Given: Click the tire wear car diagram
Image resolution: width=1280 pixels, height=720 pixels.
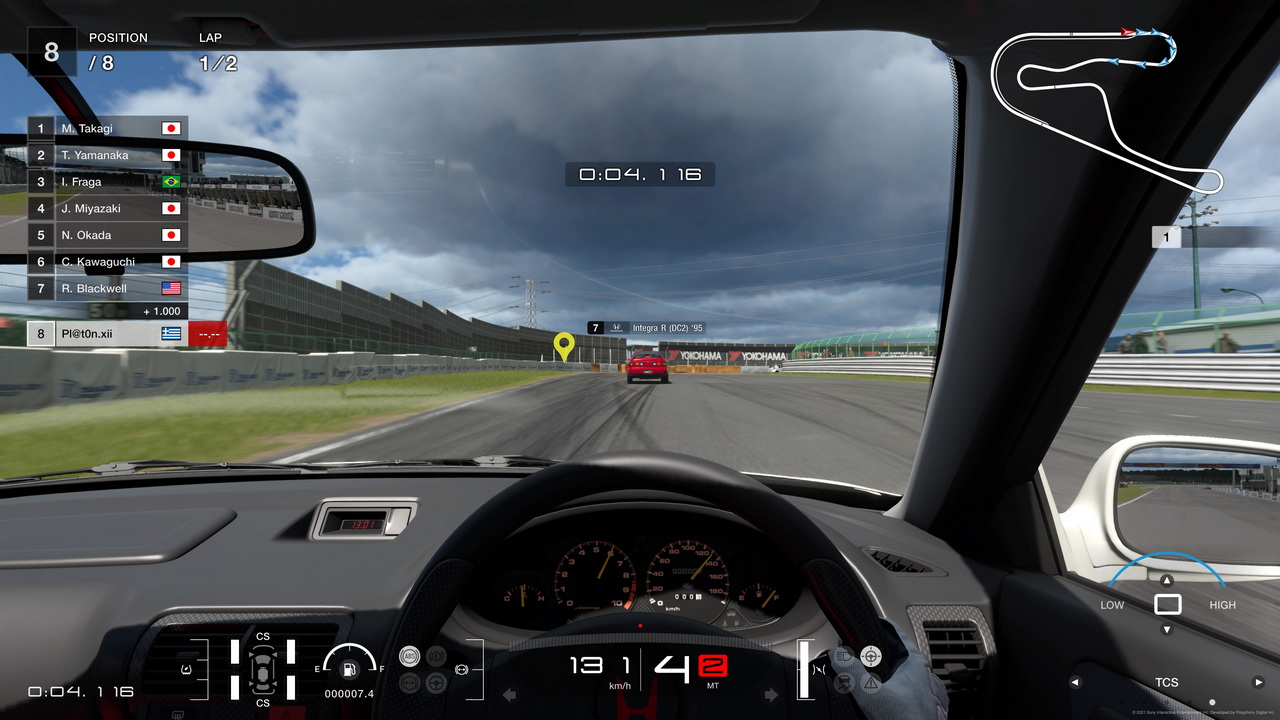Looking at the screenshot, I should (262, 669).
